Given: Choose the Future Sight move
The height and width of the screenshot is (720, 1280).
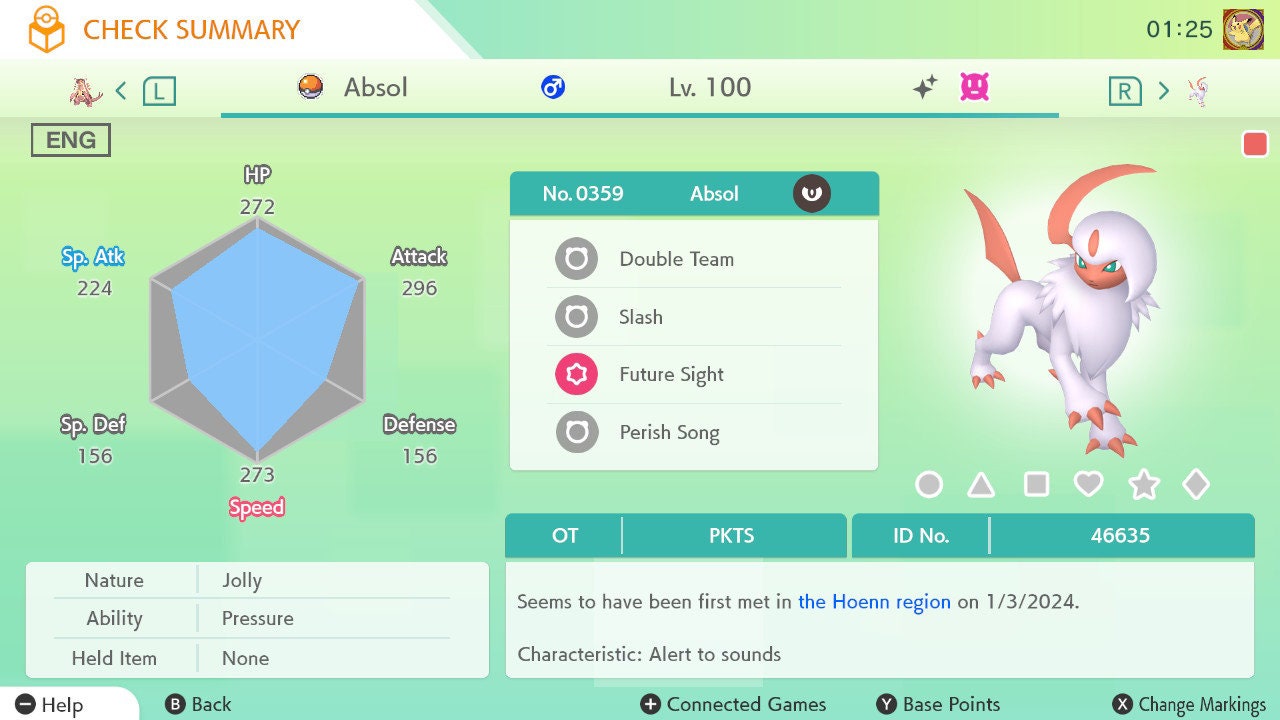Looking at the screenshot, I should (671, 375).
